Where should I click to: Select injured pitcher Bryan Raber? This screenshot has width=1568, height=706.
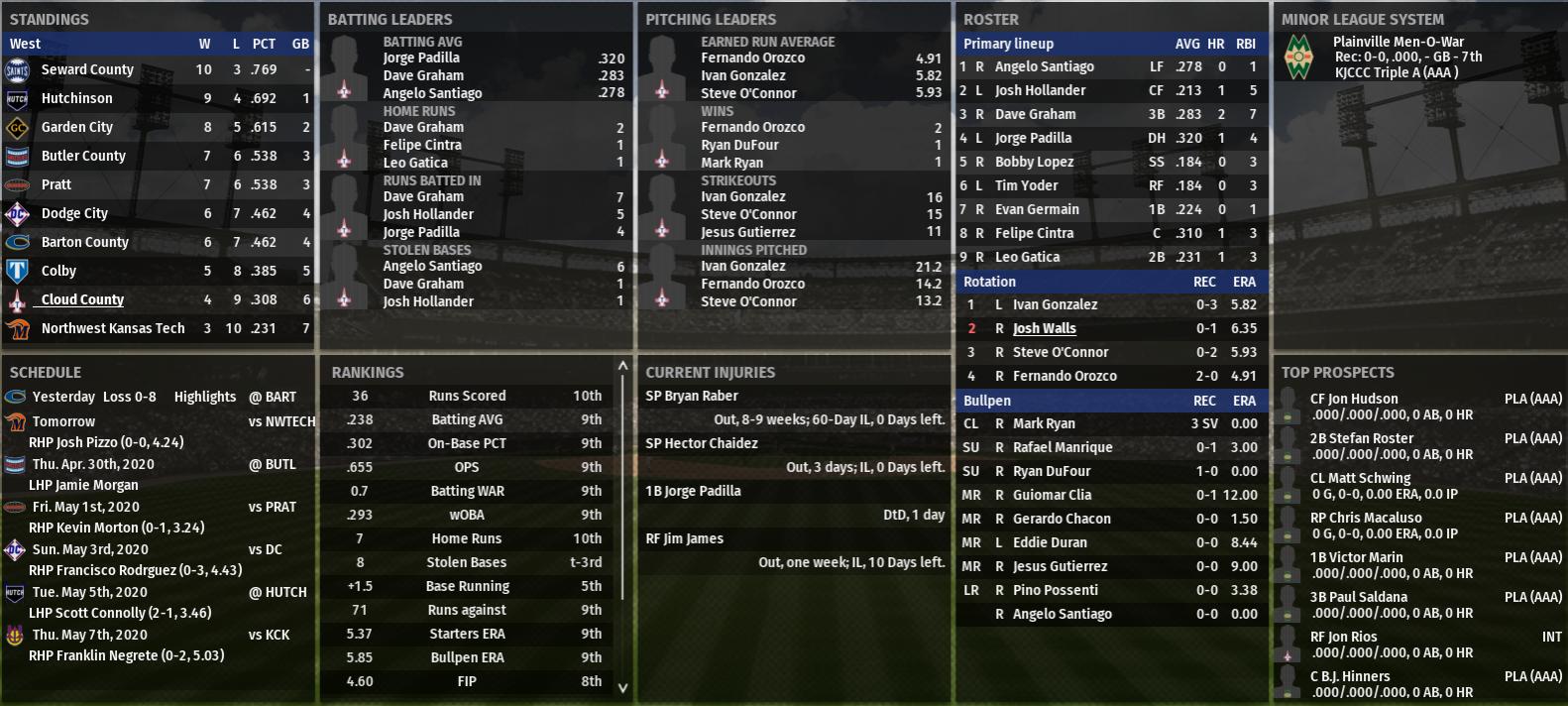692,396
